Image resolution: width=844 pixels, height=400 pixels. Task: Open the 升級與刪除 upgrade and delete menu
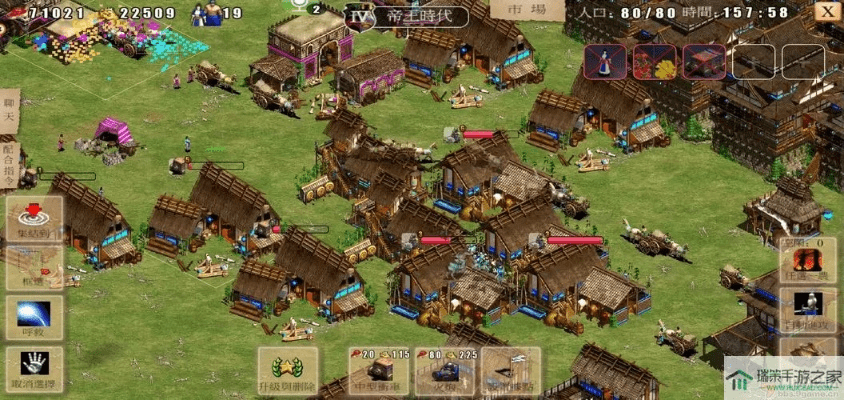click(288, 372)
